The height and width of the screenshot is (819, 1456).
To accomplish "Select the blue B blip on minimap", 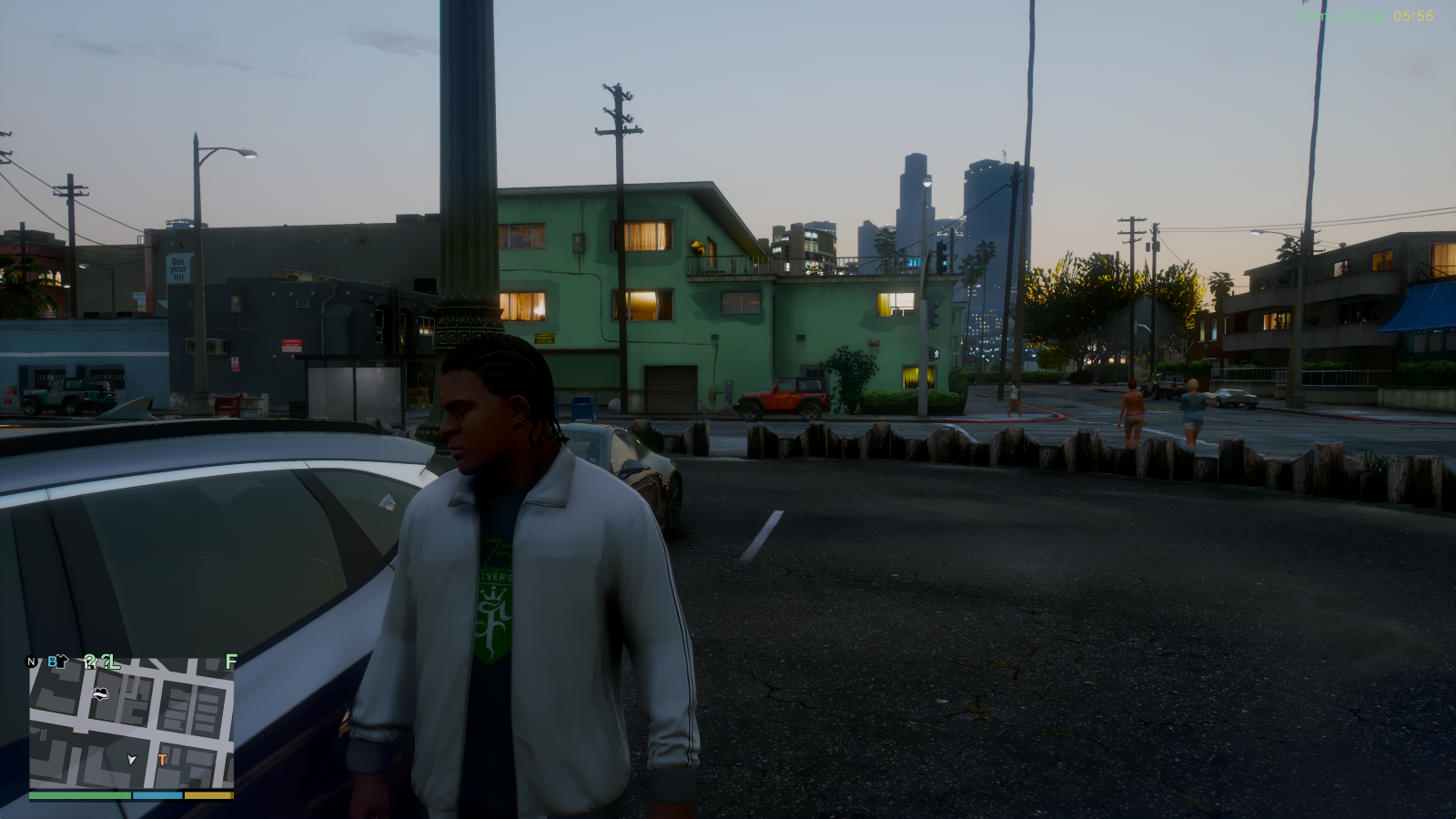I will coord(52,662).
